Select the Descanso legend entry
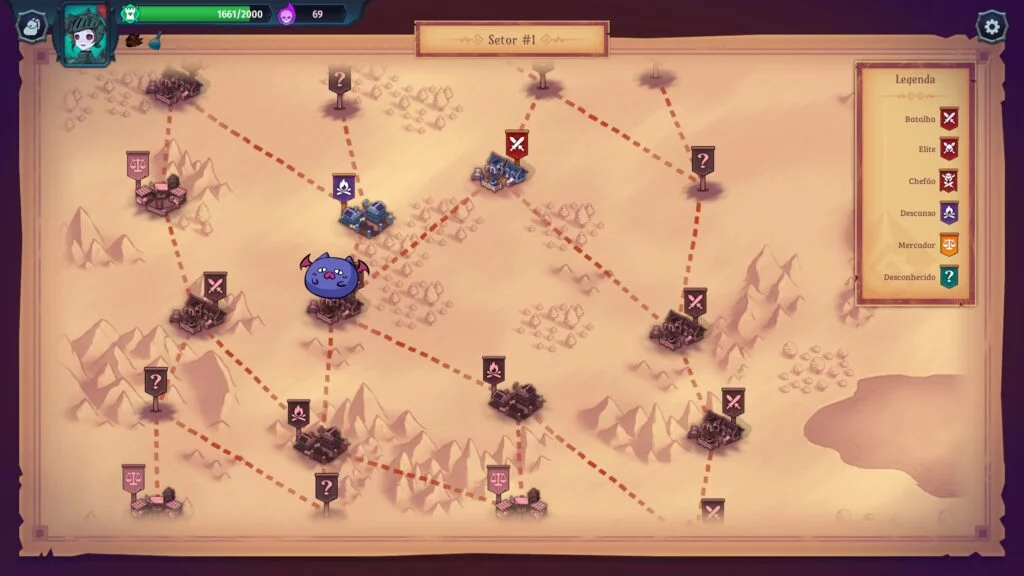Image resolution: width=1024 pixels, height=576 pixels. [949, 213]
